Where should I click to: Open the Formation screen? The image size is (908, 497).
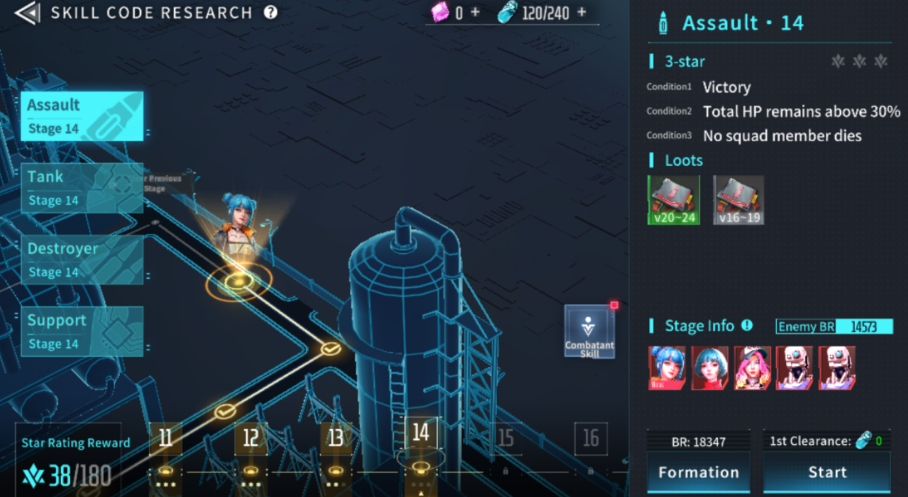[699, 472]
